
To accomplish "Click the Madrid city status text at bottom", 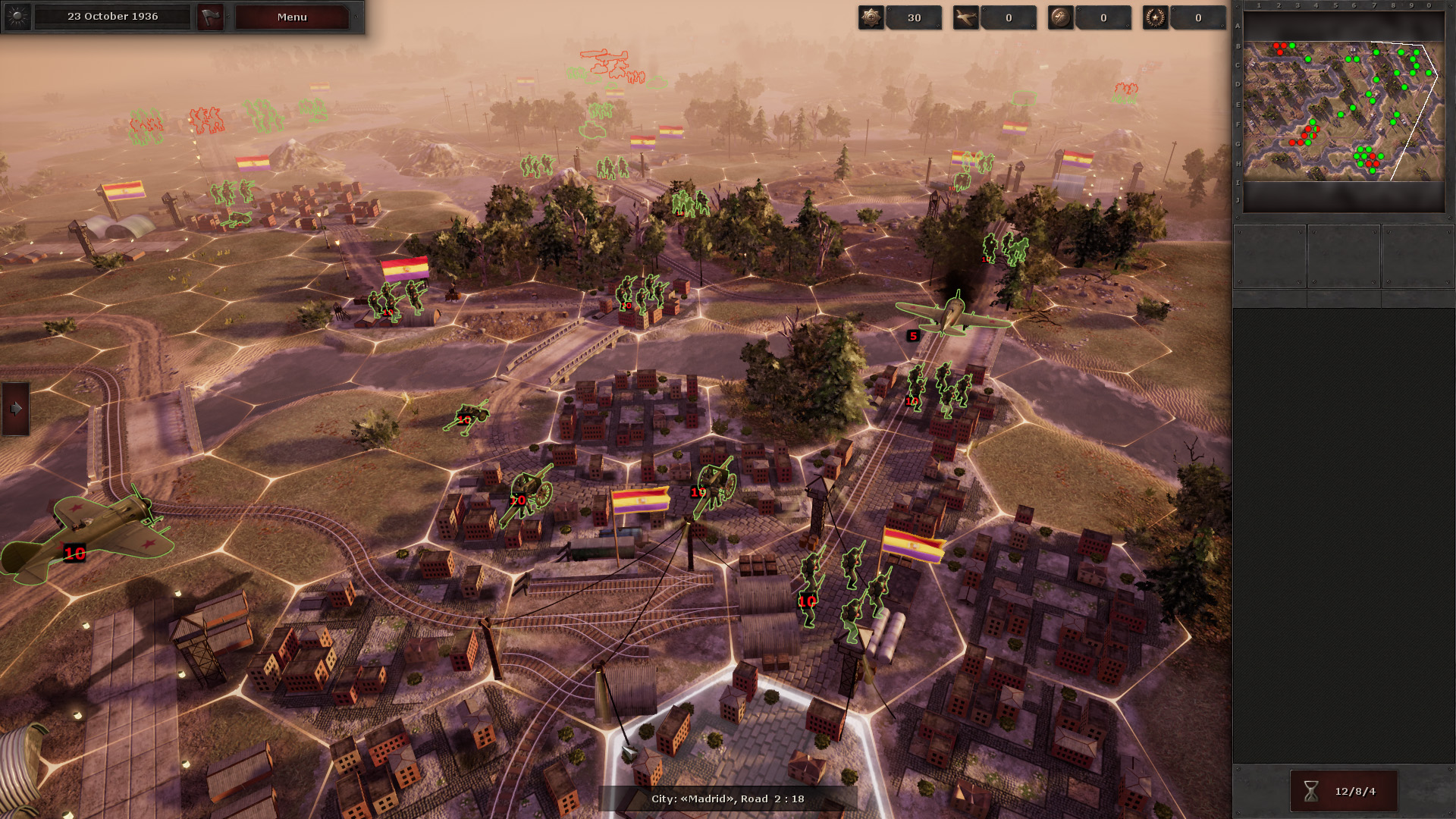I will 728,798.
